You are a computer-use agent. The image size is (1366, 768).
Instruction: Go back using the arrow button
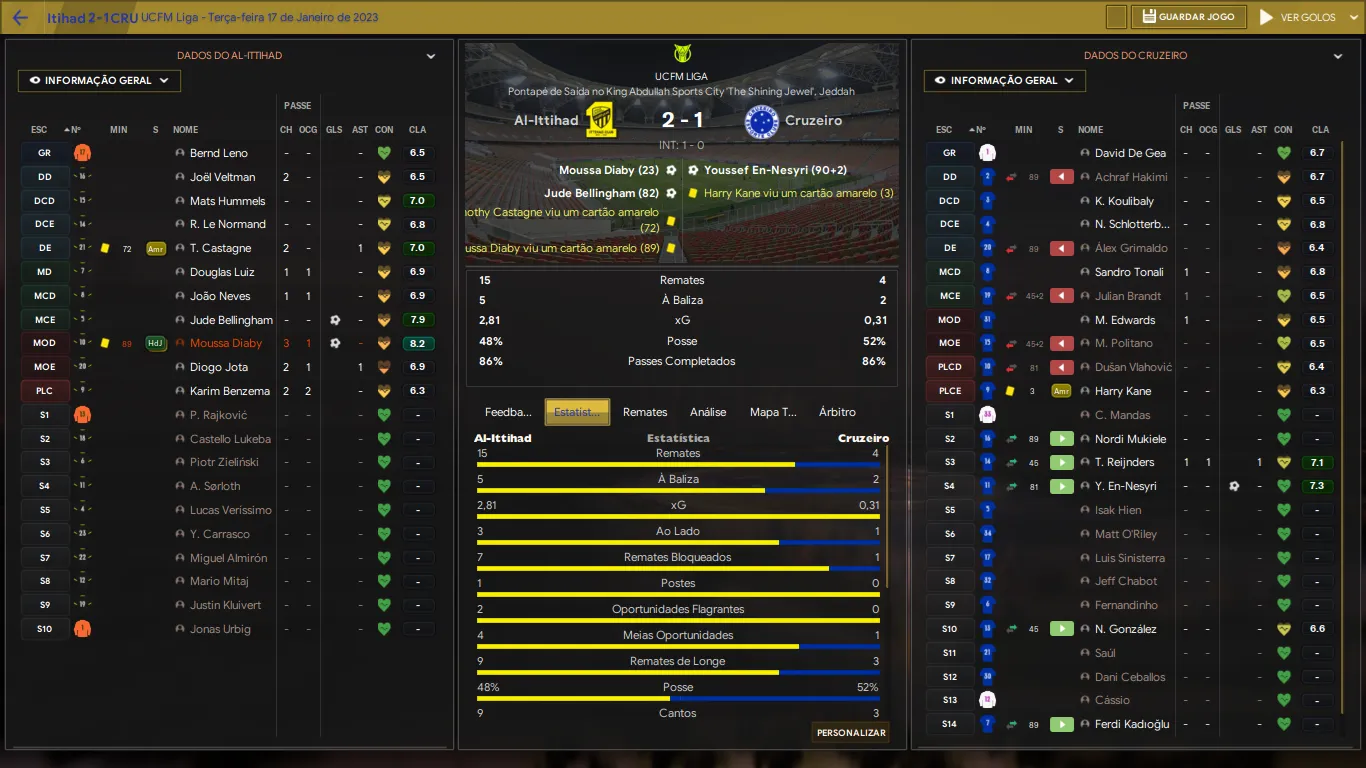[x=20, y=18]
